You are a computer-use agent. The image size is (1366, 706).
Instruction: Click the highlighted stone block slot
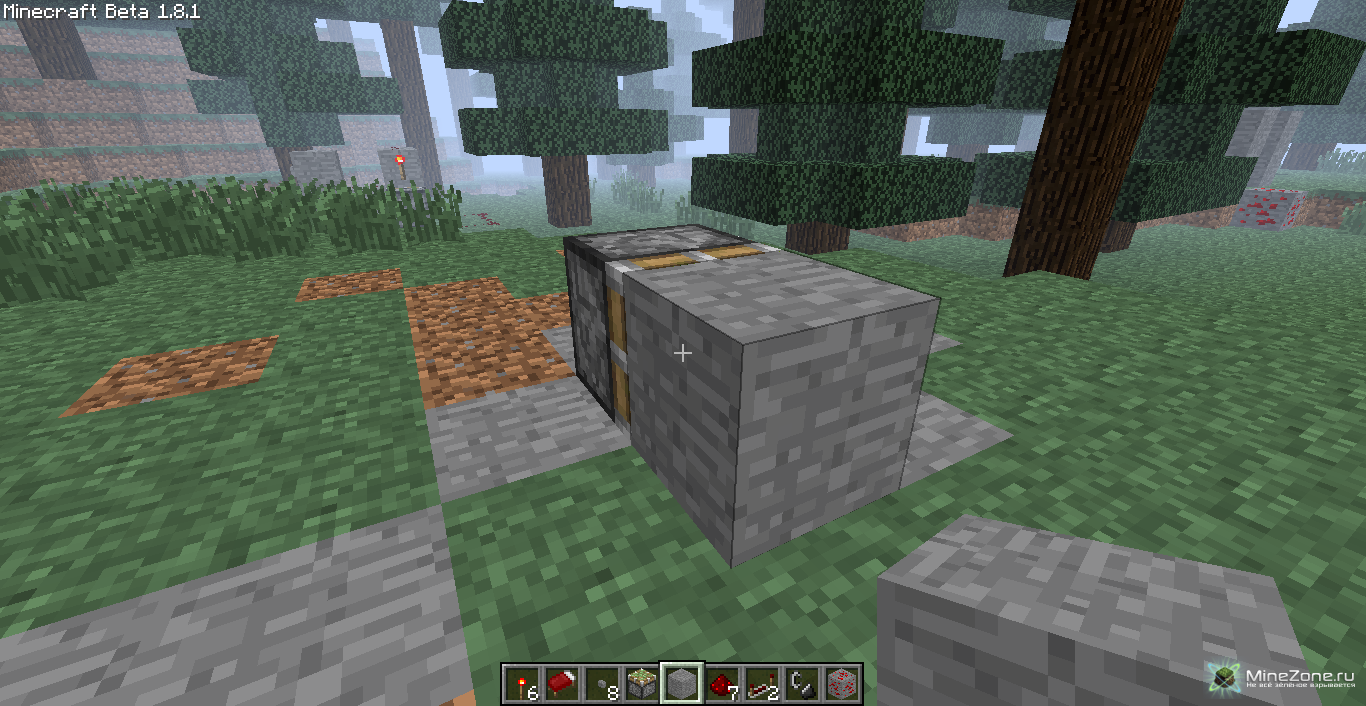point(682,684)
